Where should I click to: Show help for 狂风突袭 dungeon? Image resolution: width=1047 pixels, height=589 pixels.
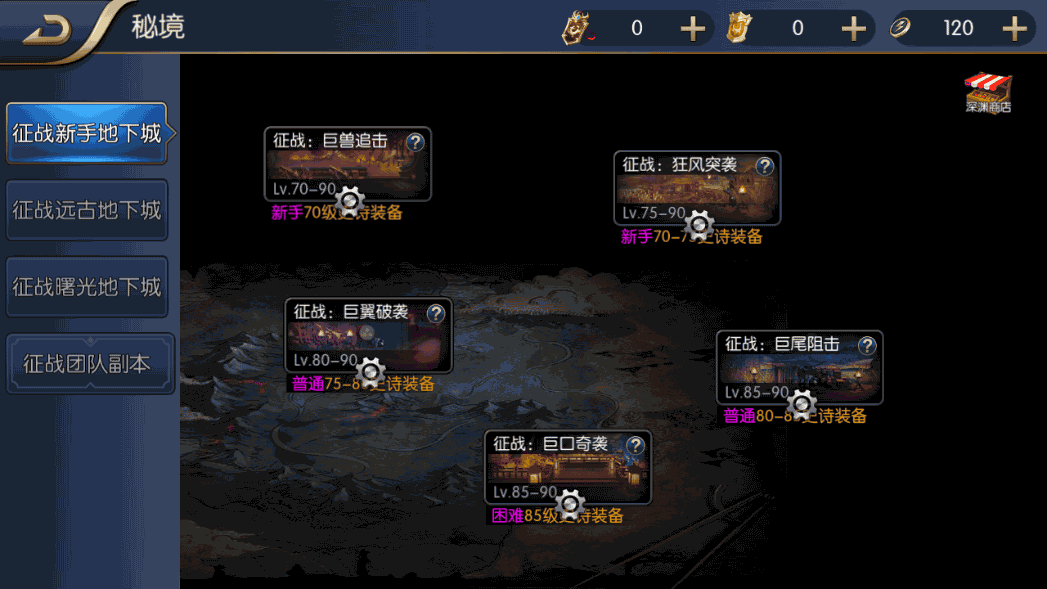[x=765, y=166]
